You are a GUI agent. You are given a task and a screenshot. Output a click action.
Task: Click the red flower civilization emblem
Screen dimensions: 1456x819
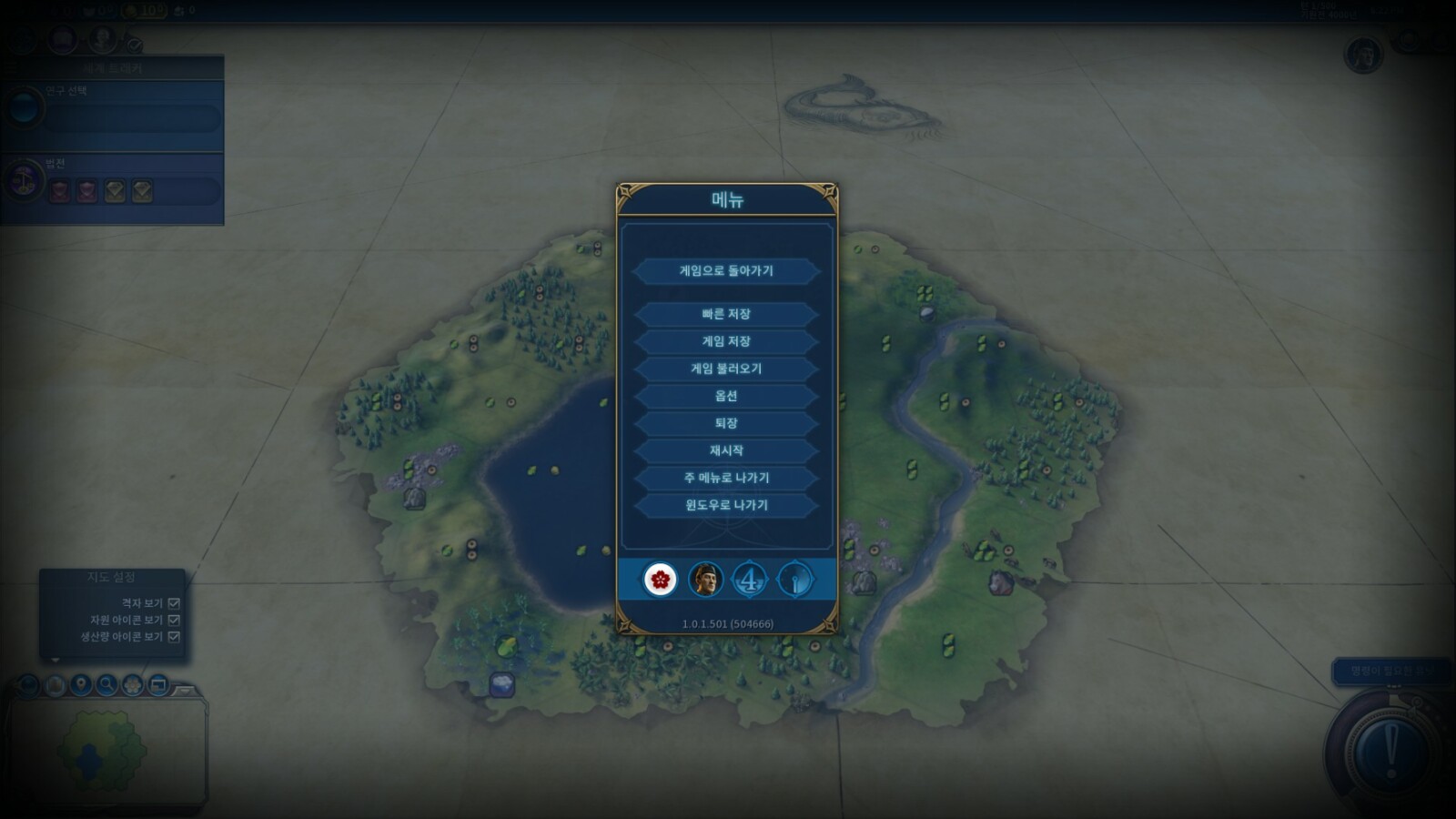(660, 579)
